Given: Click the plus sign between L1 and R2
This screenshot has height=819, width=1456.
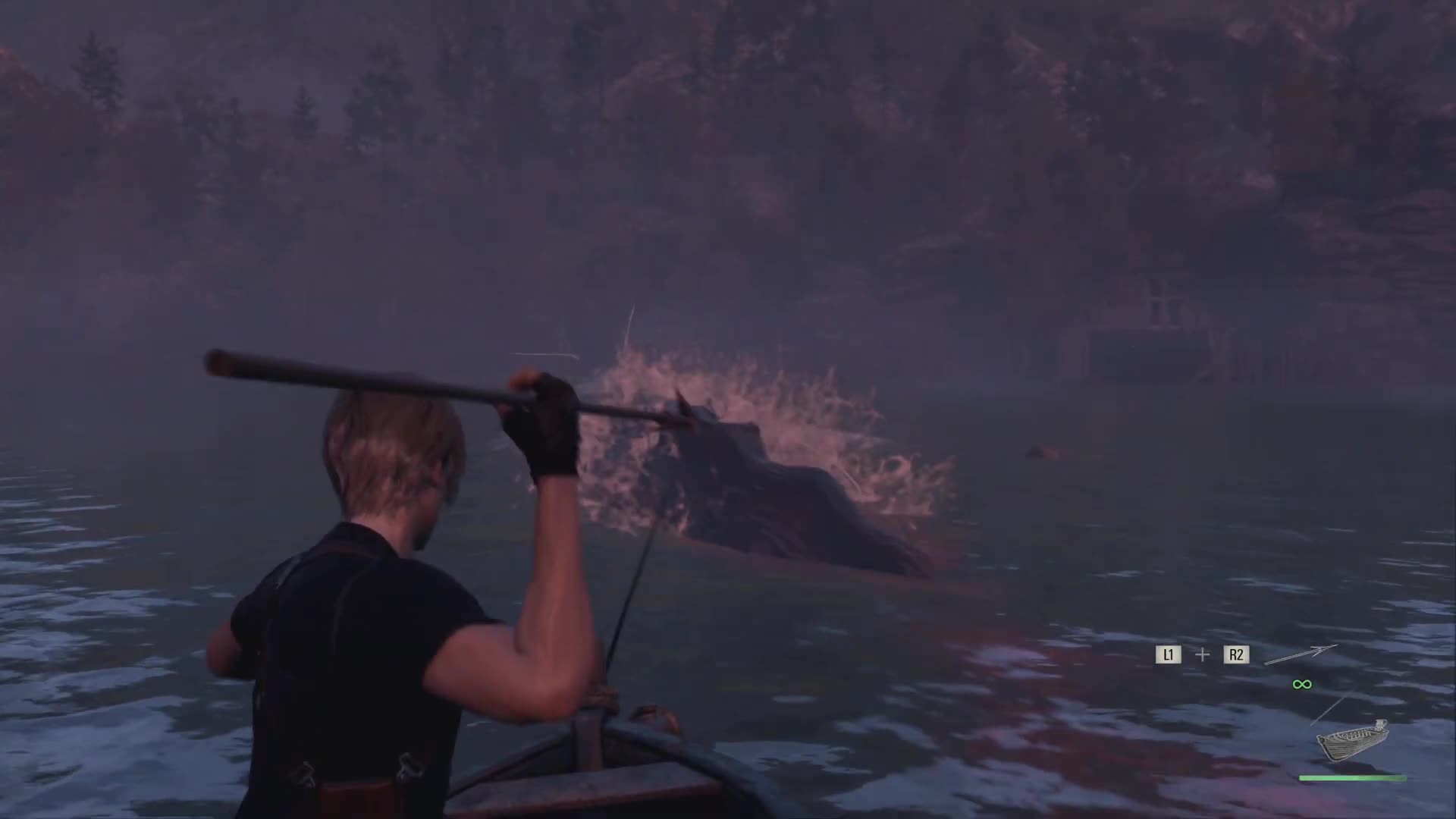Looking at the screenshot, I should pos(1203,654).
